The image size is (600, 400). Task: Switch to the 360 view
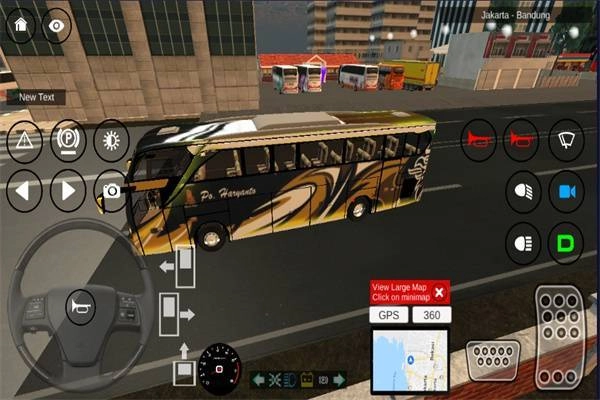431,315
